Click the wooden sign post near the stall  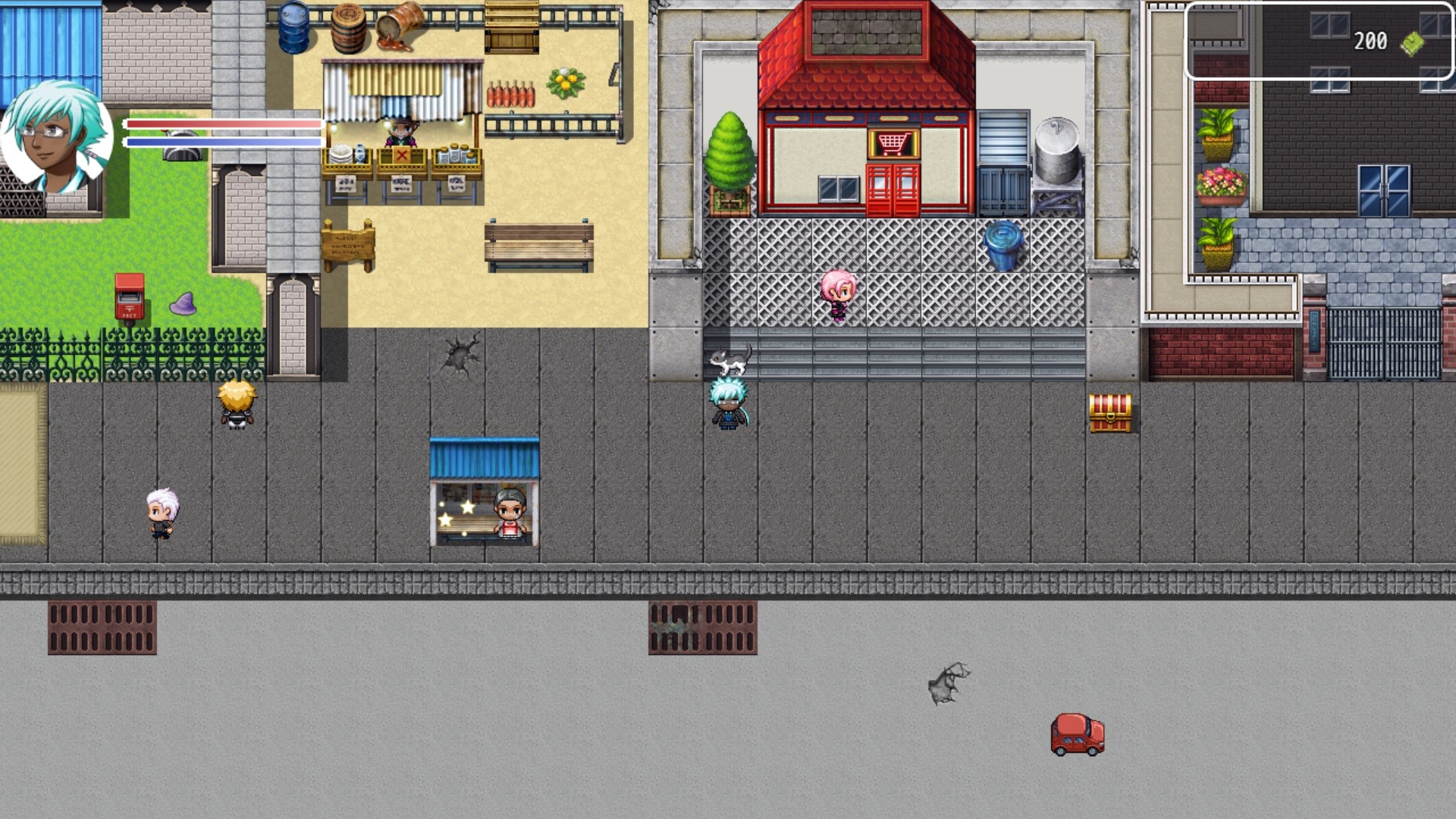(349, 243)
